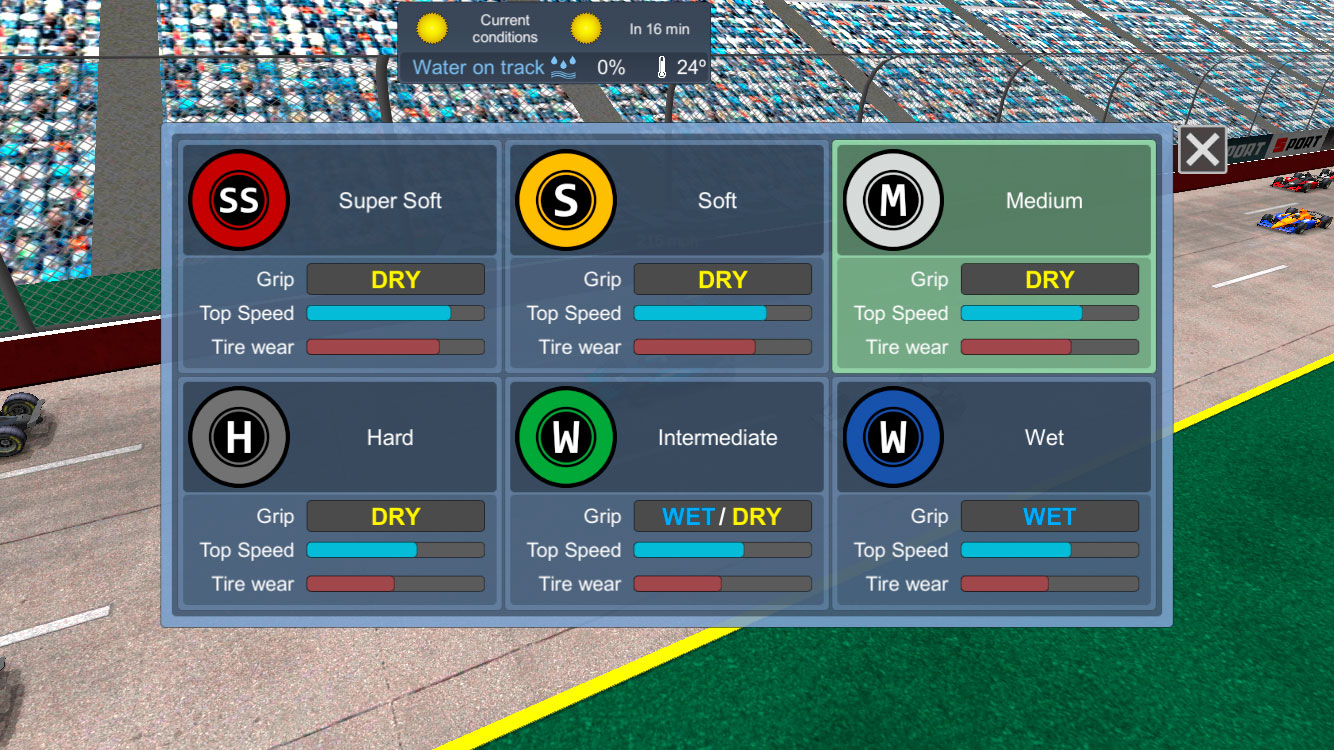
Task: Close the tire selection panel
Action: [1201, 148]
